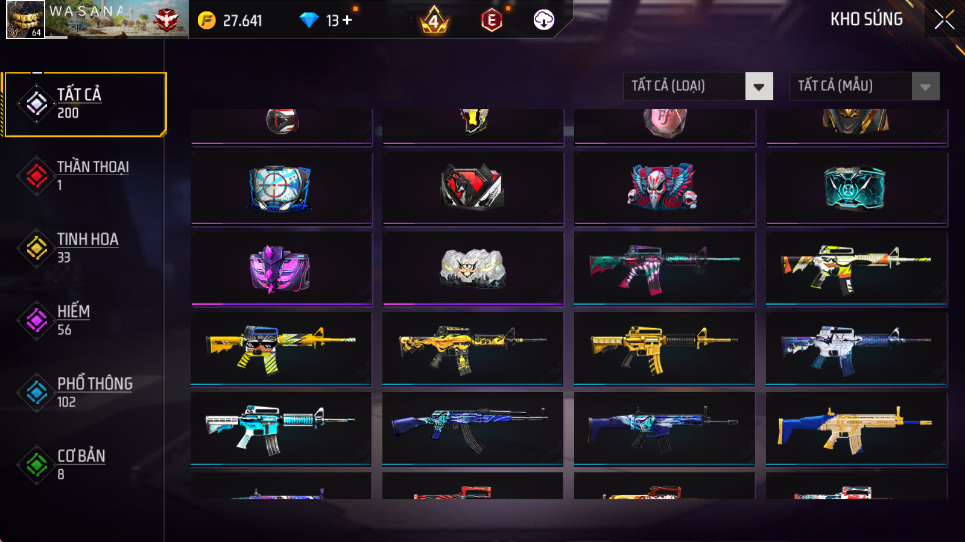This screenshot has width=965, height=542.
Task: Choose the Cơ Bản rarity tab
Action: pyautogui.click(x=85, y=464)
